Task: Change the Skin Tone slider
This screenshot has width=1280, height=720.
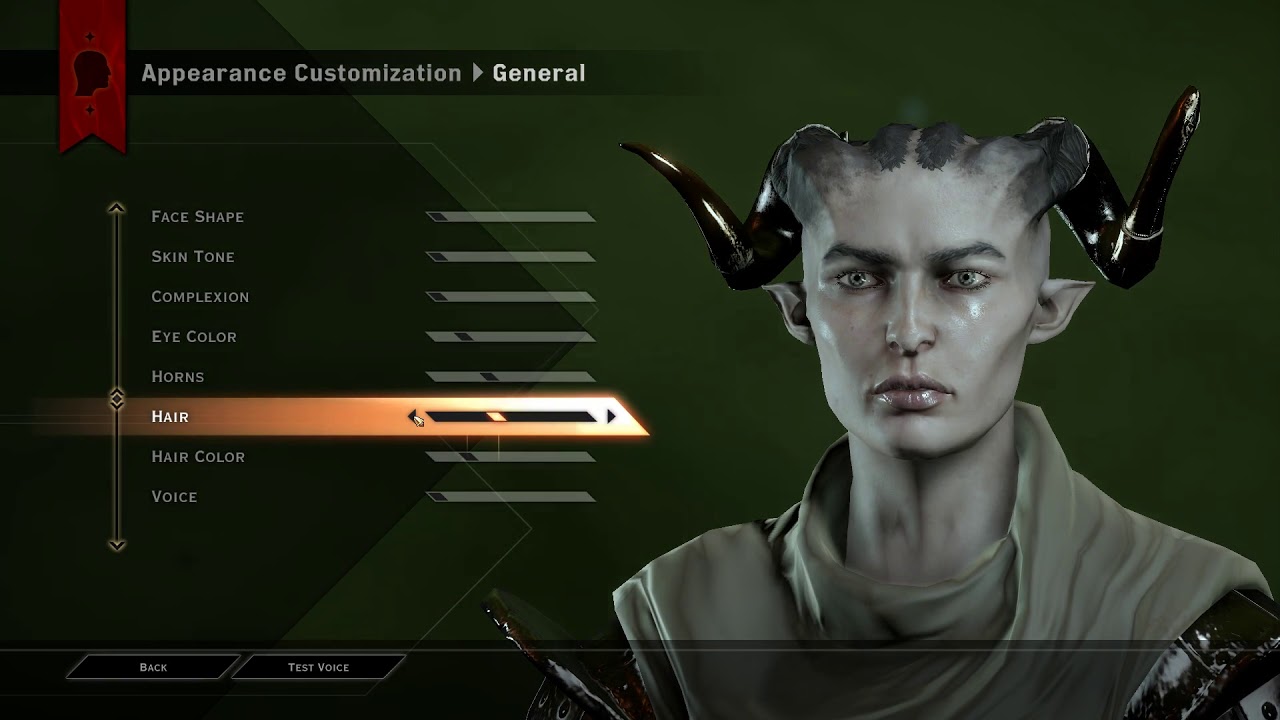Action: (x=510, y=257)
